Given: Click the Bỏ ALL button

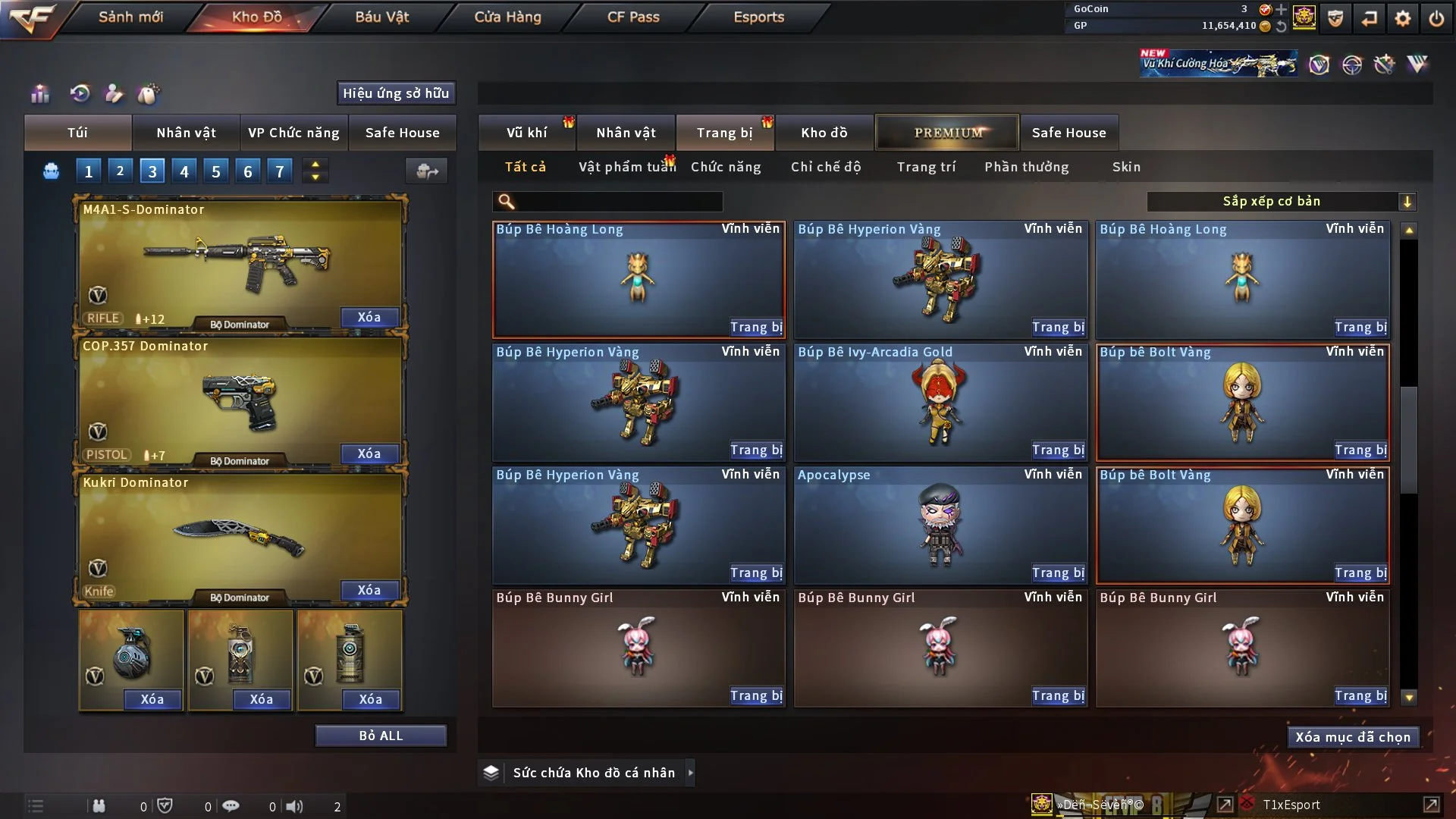Looking at the screenshot, I should 381,736.
